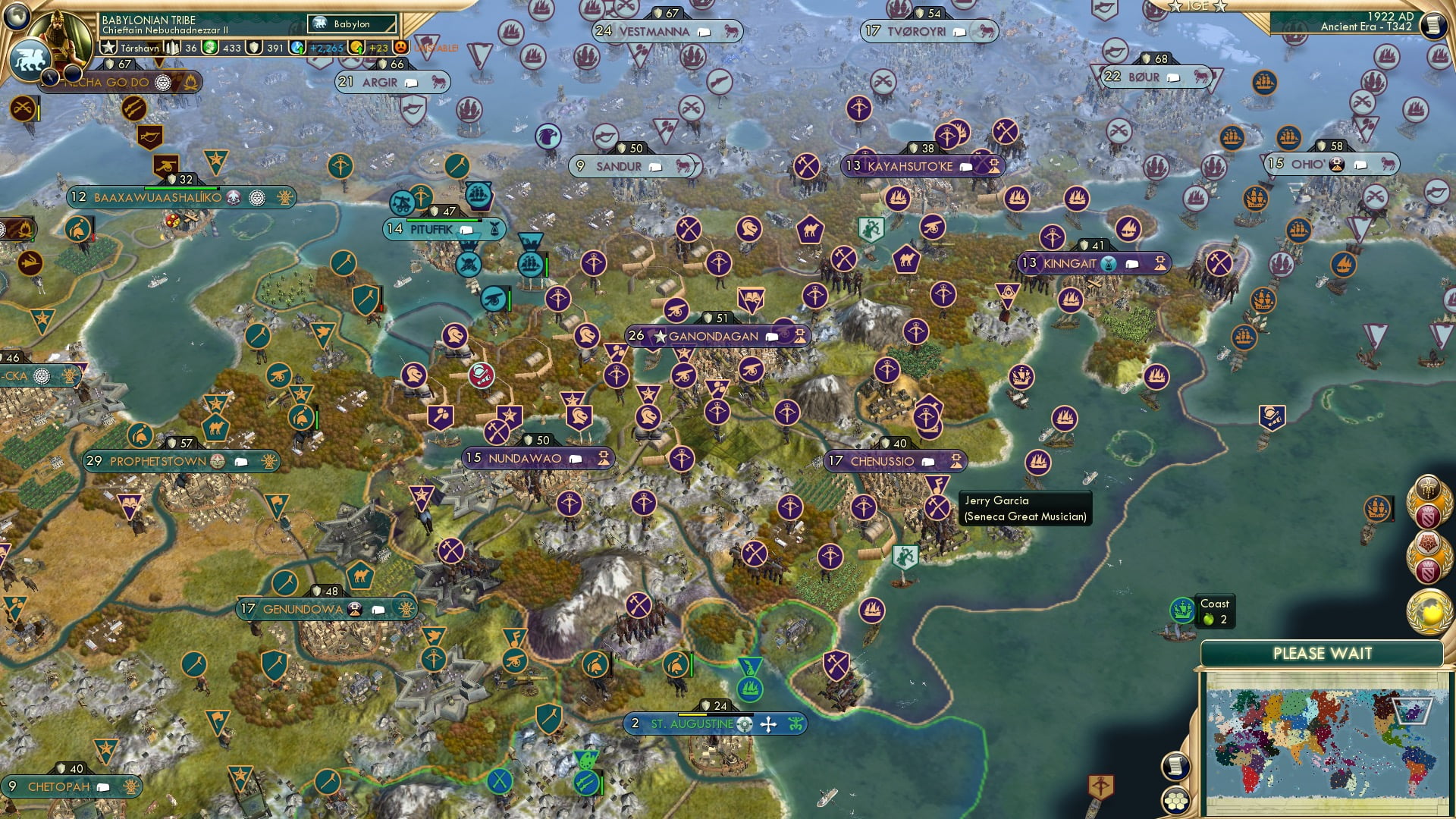Image resolution: width=1456 pixels, height=819 pixels.
Task: Click the religion icon on Prophetstown's banner
Action: pos(218,460)
